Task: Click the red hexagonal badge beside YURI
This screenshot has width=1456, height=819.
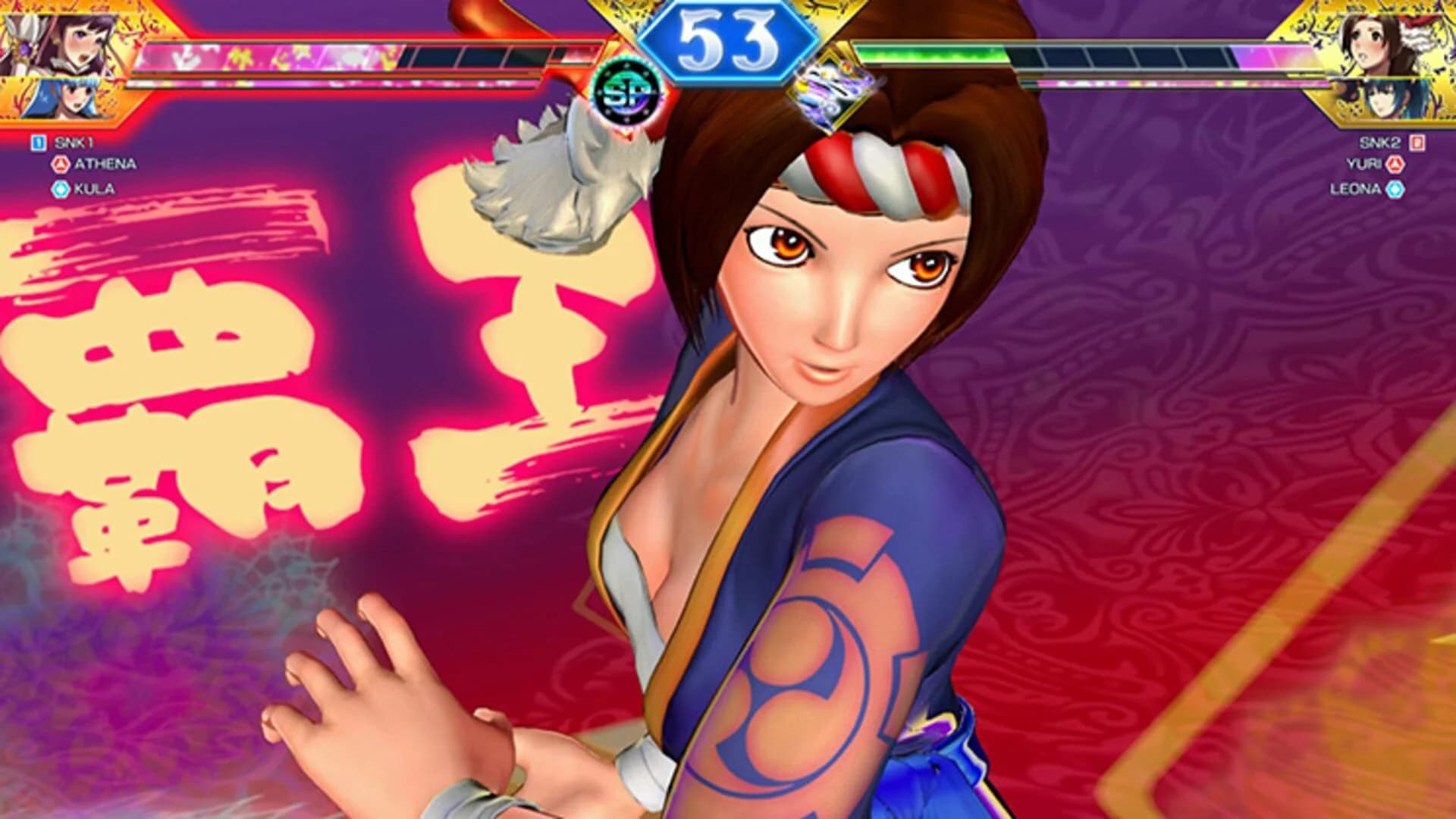Action: coord(1395,163)
